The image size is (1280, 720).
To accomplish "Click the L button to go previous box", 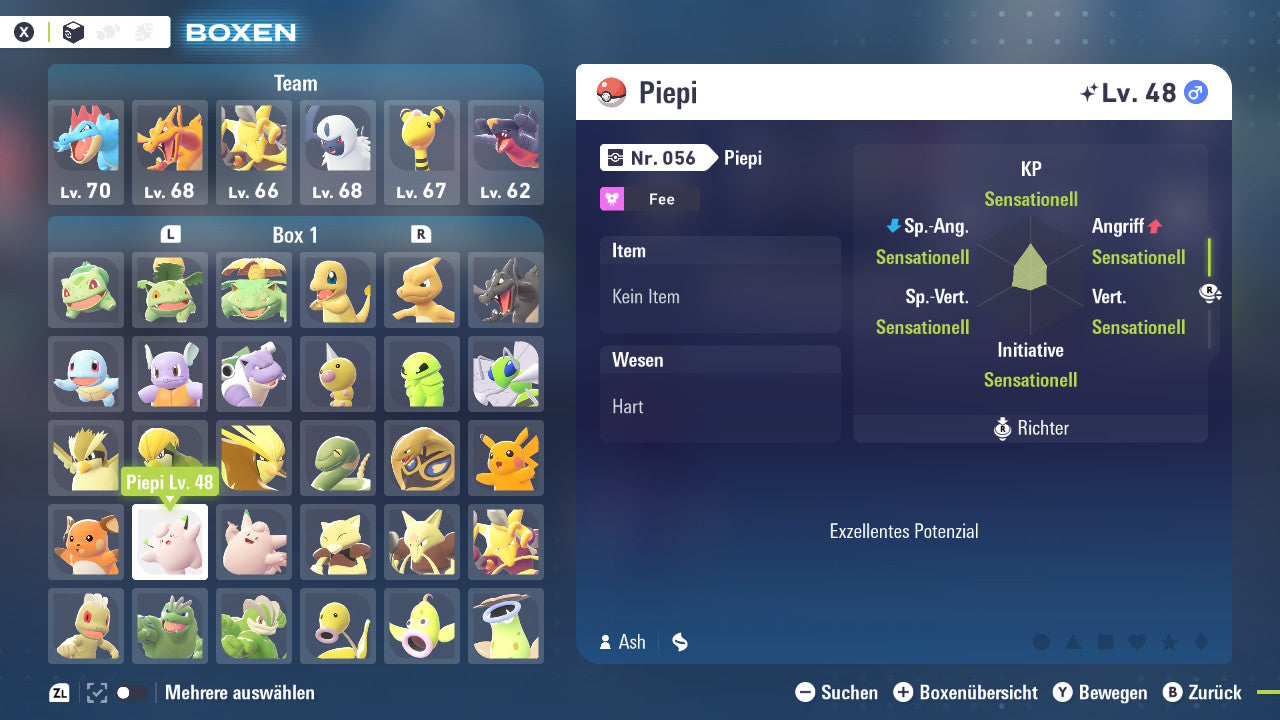I will click(x=170, y=235).
